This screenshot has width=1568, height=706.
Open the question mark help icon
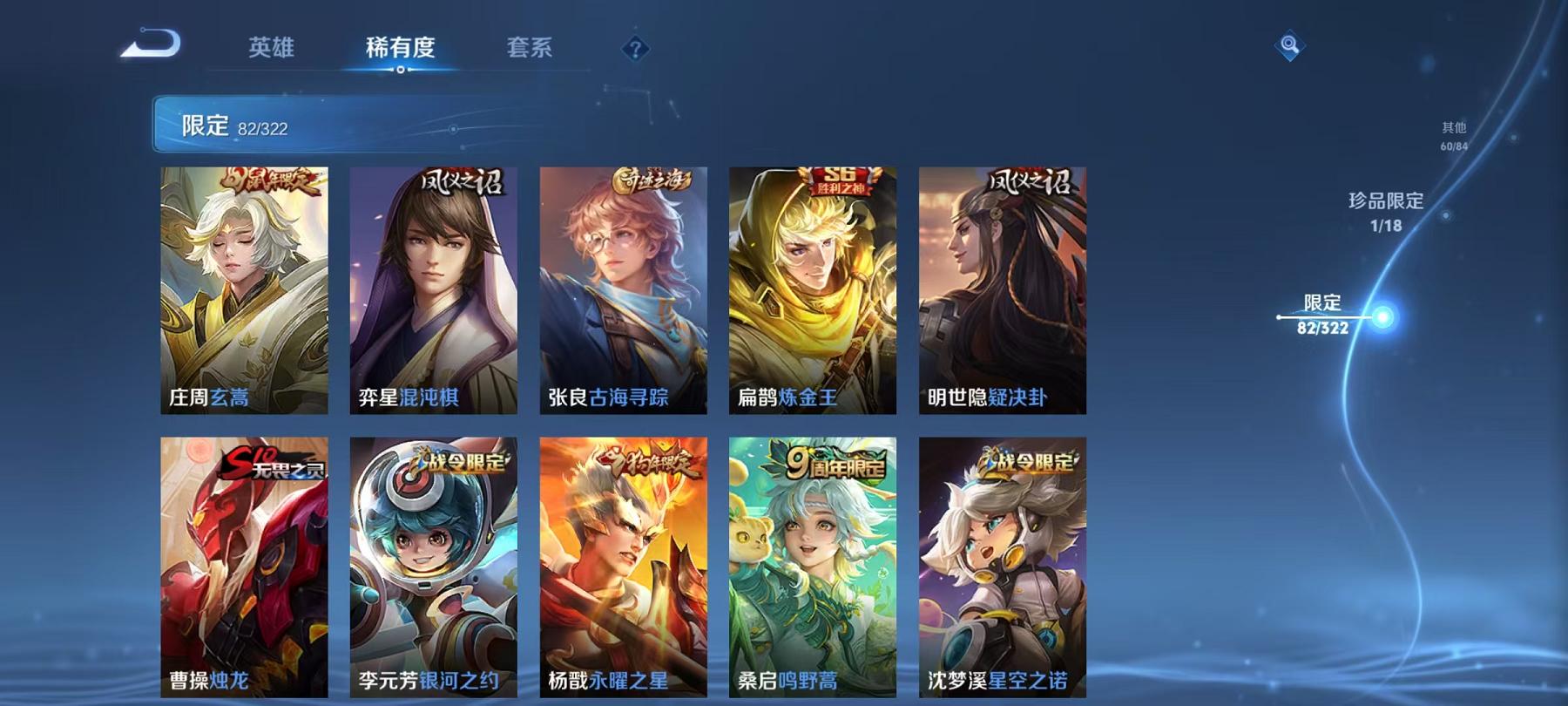pos(637,50)
